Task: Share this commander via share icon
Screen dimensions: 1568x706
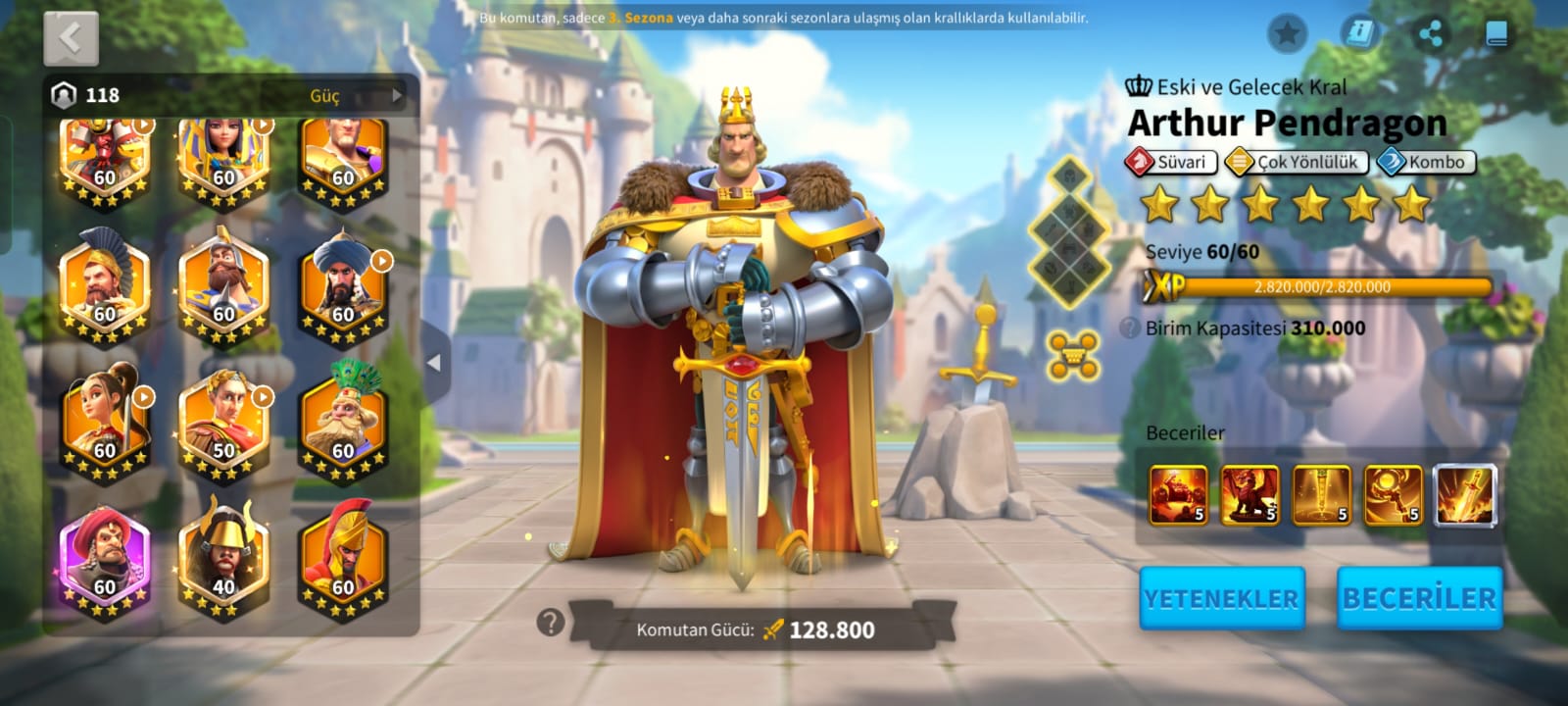Action: [x=1430, y=34]
